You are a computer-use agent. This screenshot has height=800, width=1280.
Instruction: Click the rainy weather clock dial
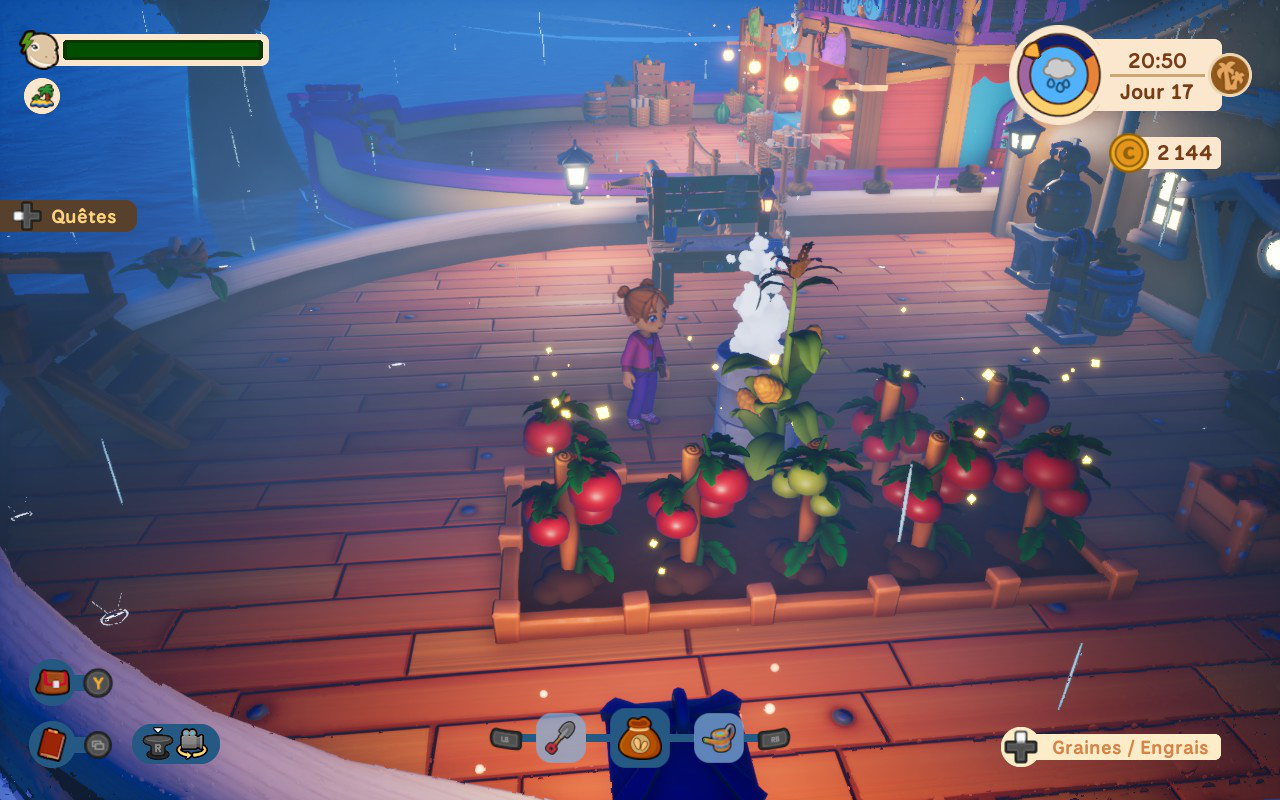pos(1056,75)
